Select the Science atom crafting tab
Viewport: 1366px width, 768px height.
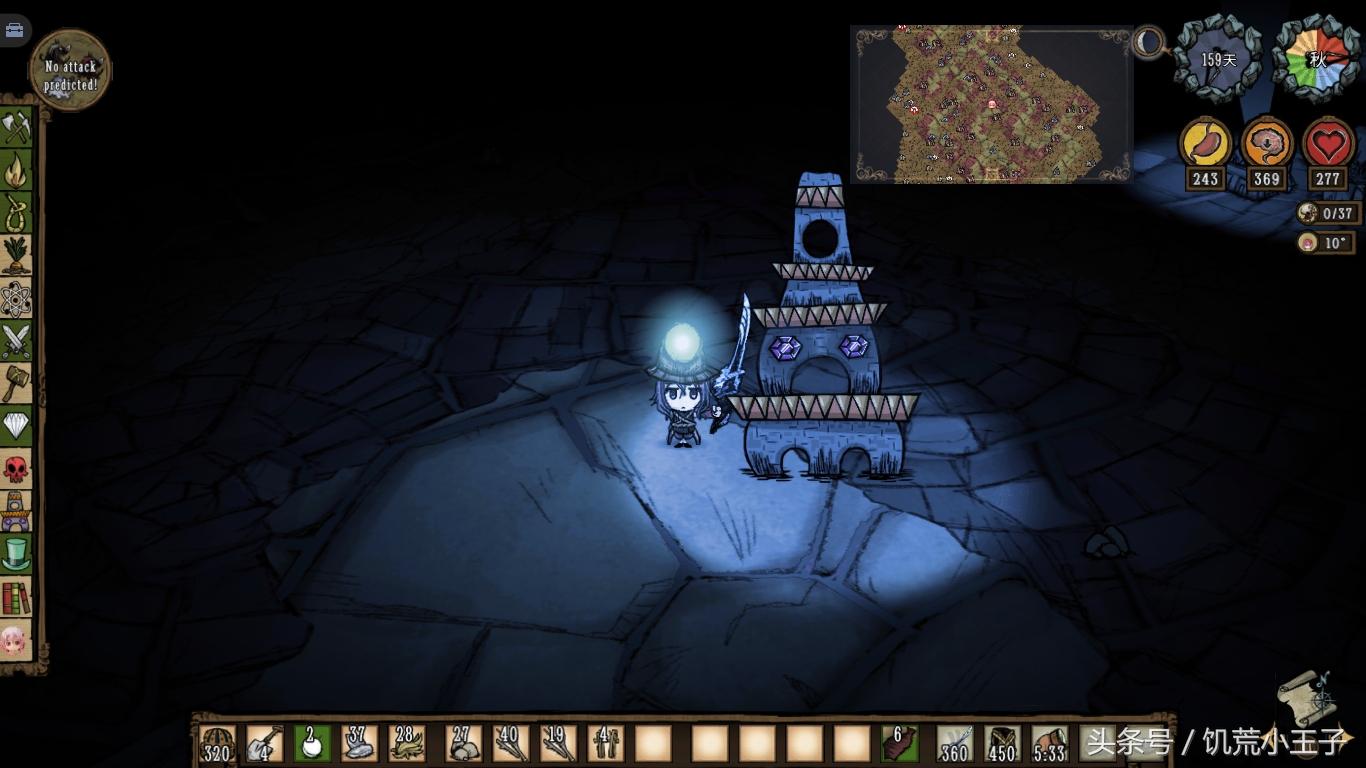(16, 298)
